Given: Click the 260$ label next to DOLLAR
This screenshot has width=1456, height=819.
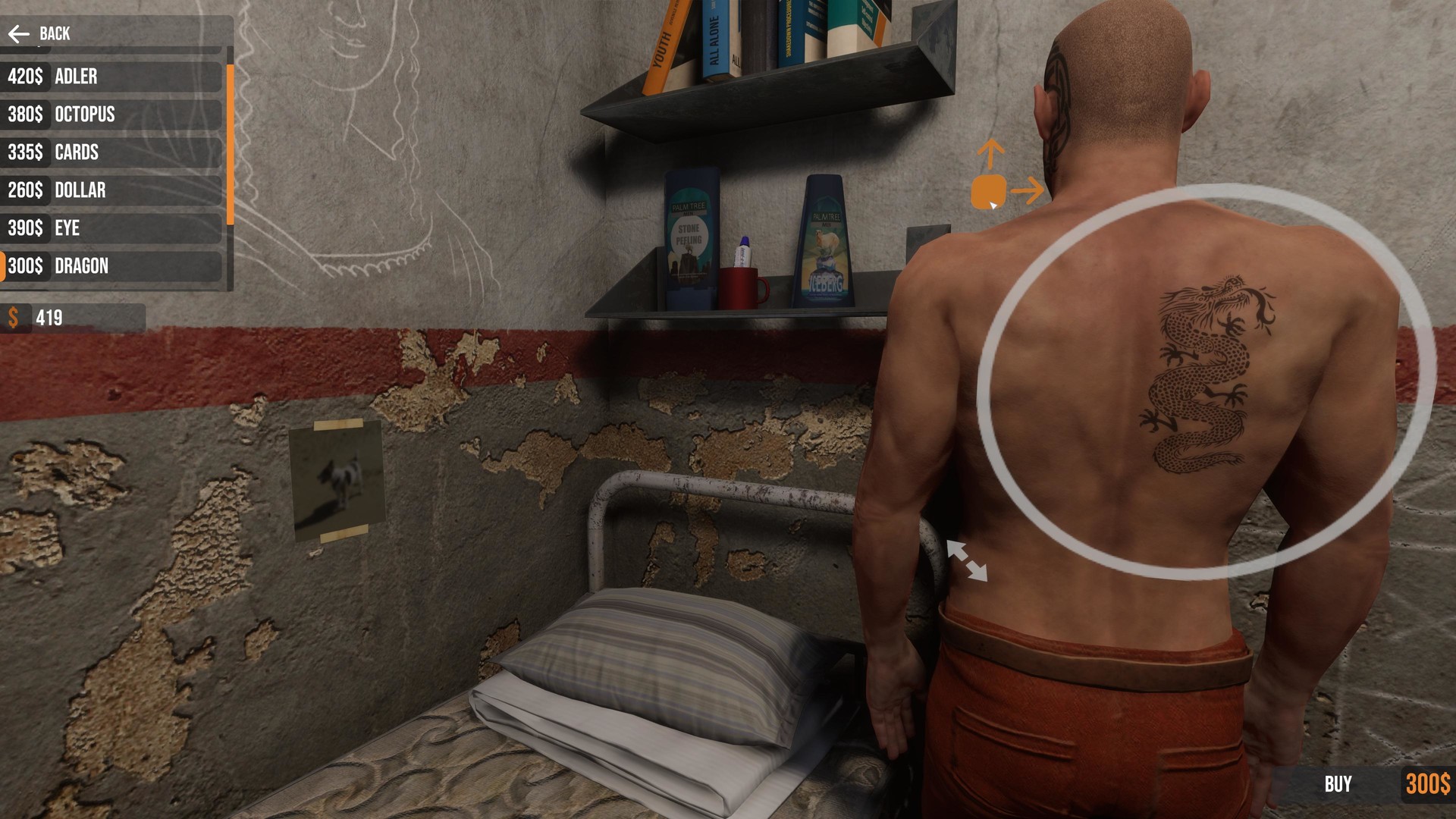Looking at the screenshot, I should coord(25,190).
